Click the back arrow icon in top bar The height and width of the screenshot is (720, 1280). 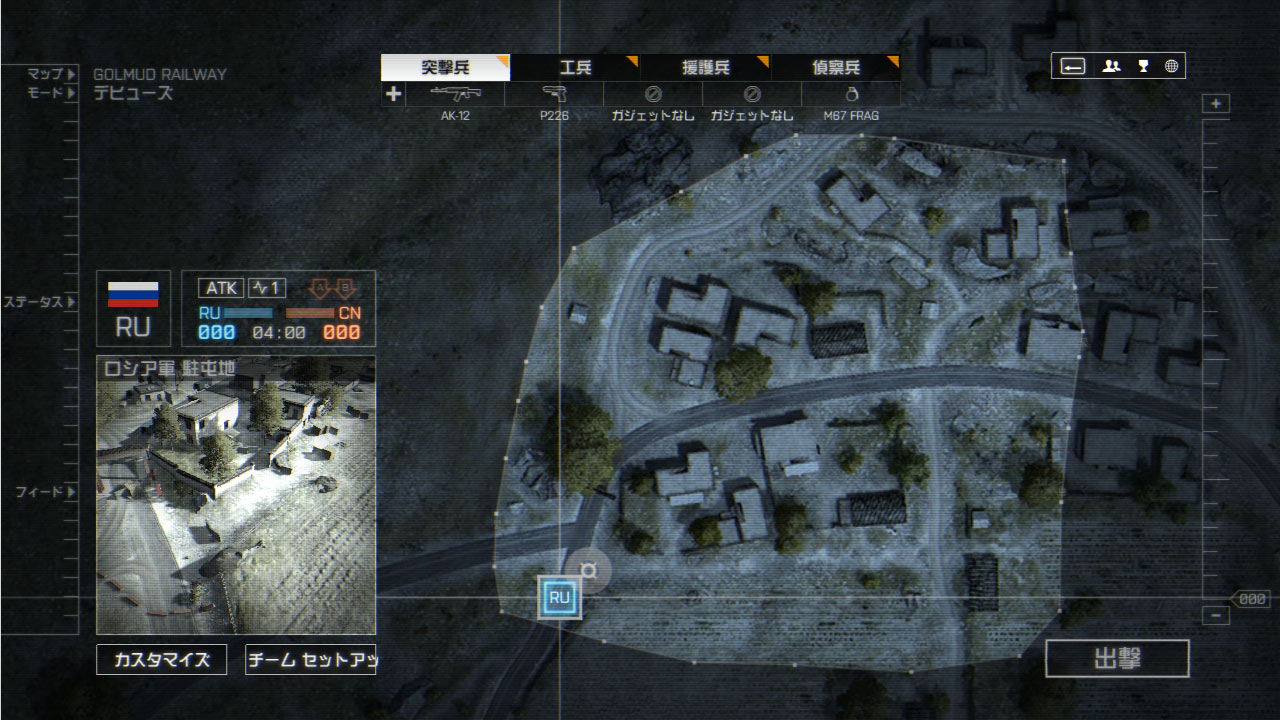(x=1073, y=66)
